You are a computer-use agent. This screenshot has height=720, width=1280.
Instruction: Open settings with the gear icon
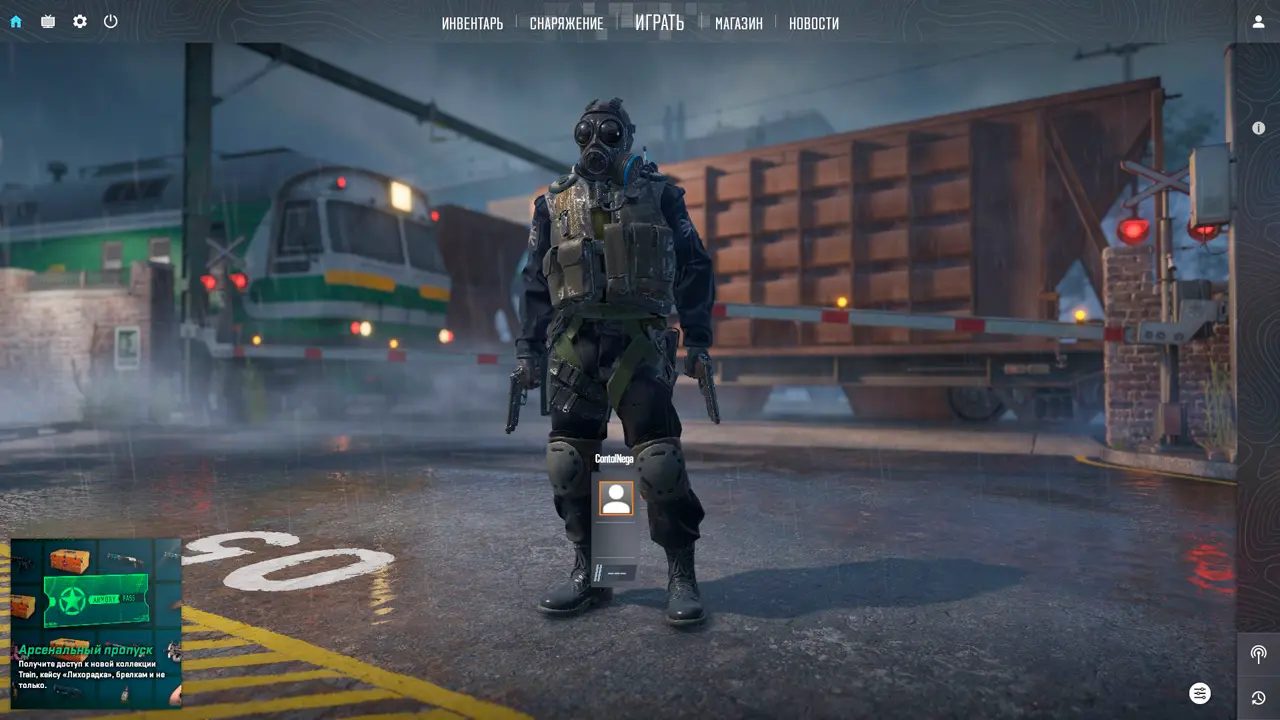[80, 21]
